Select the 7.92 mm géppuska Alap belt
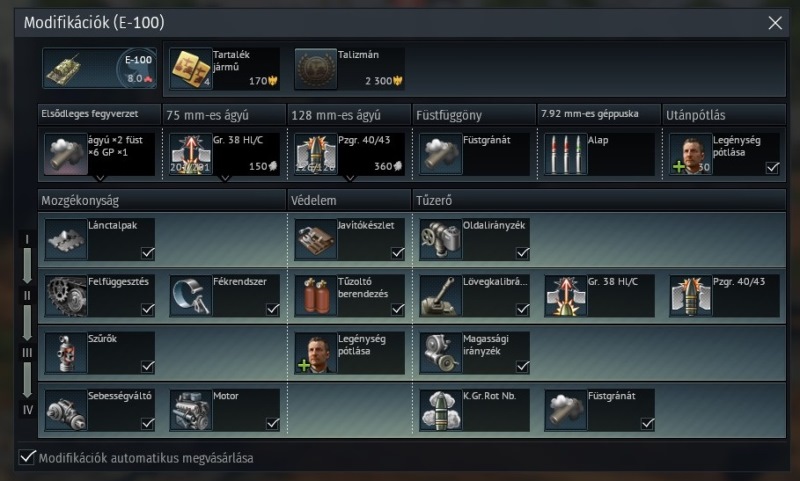The image size is (800, 481). point(596,154)
